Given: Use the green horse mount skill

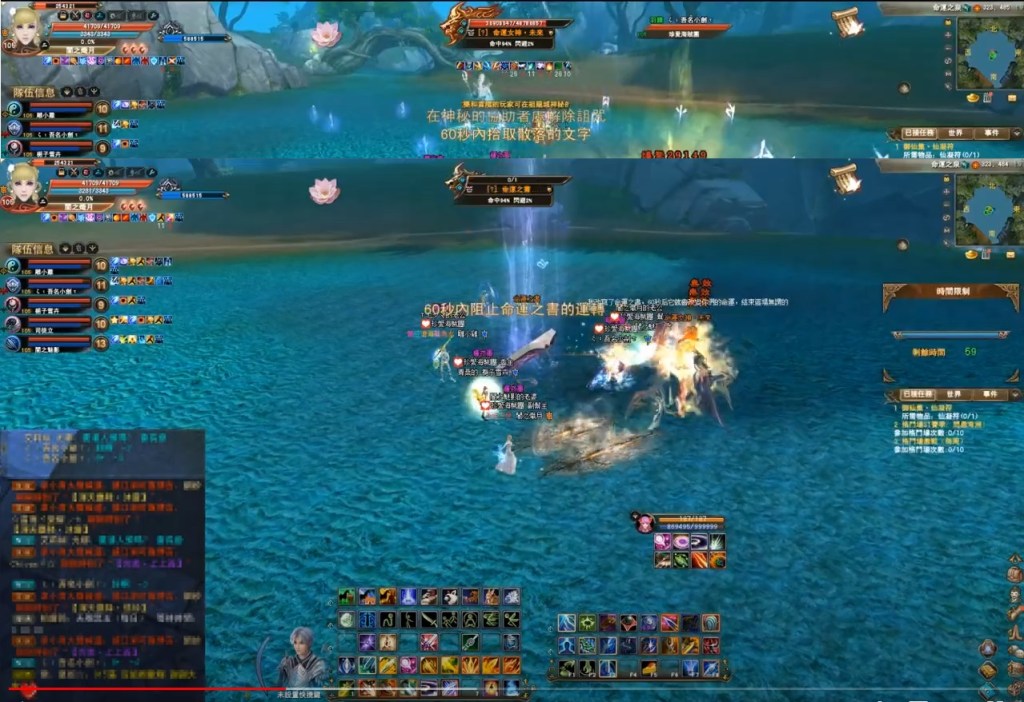Looking at the screenshot, I should tap(346, 597).
